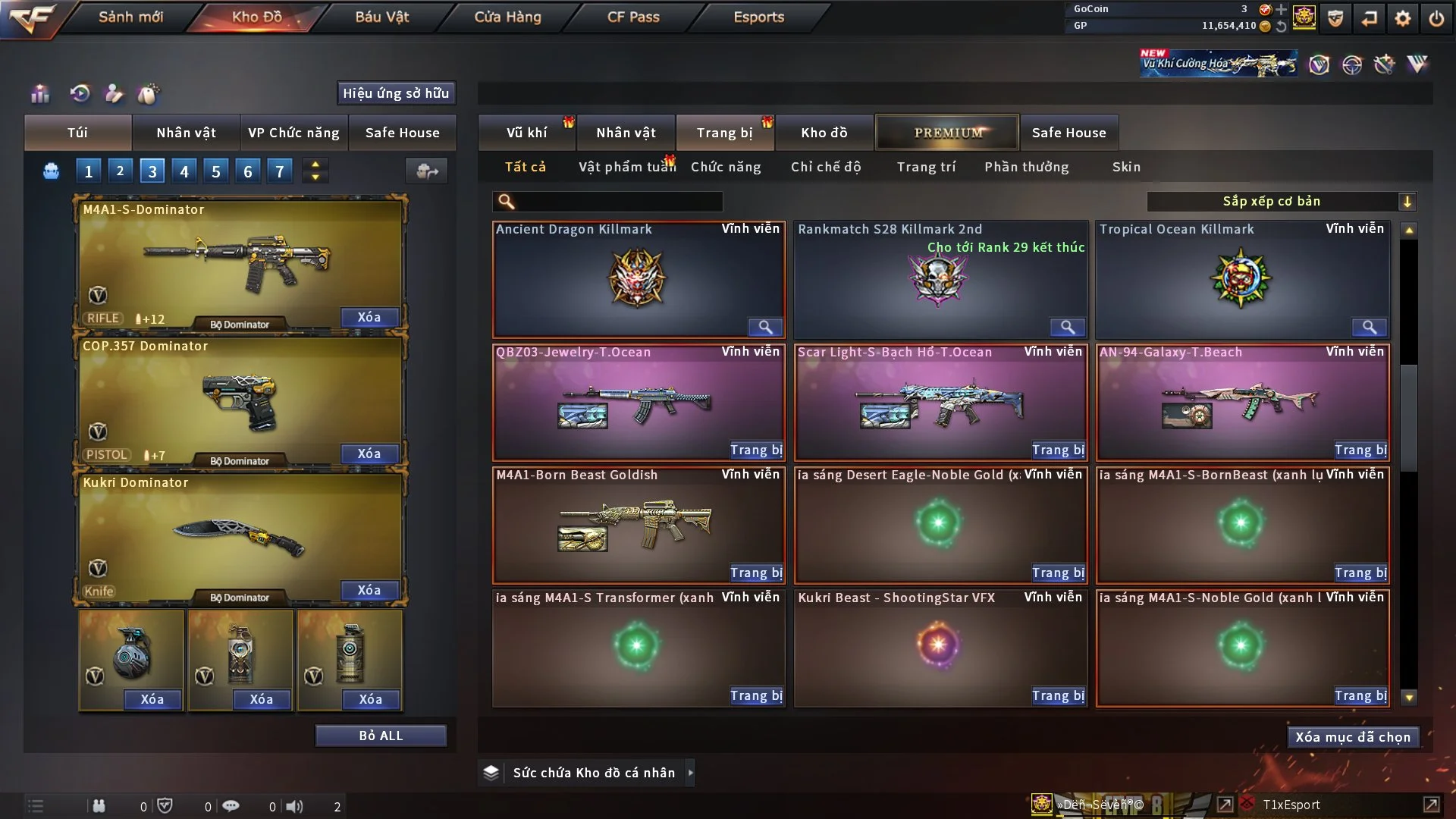Viewport: 1456px width, 819px height.
Task: Go to the Báu Vật menu
Action: click(x=381, y=17)
